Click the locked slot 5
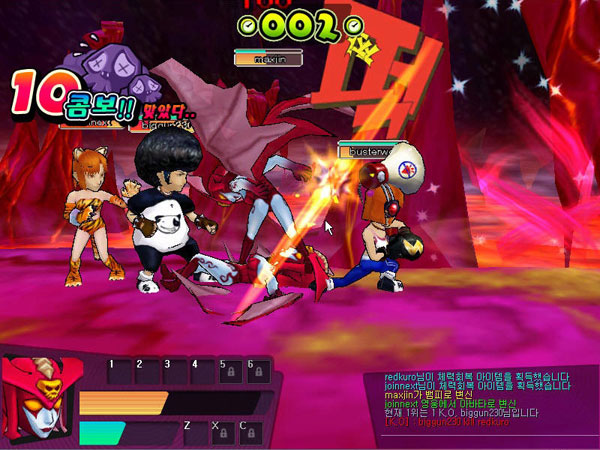Image resolution: width=600 pixels, height=450 pixels. point(230,372)
